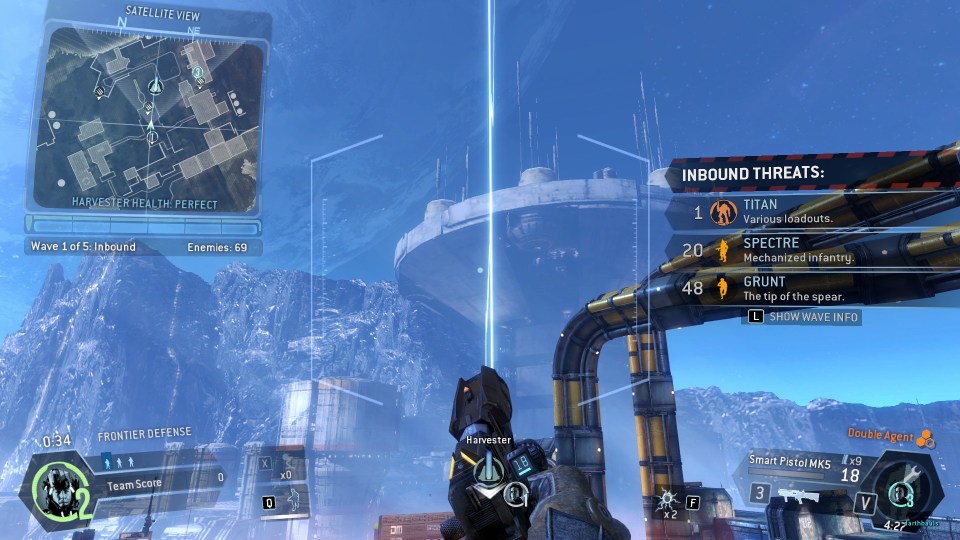960x540 pixels.
Task: Show the wave info panel
Action: coord(803,317)
